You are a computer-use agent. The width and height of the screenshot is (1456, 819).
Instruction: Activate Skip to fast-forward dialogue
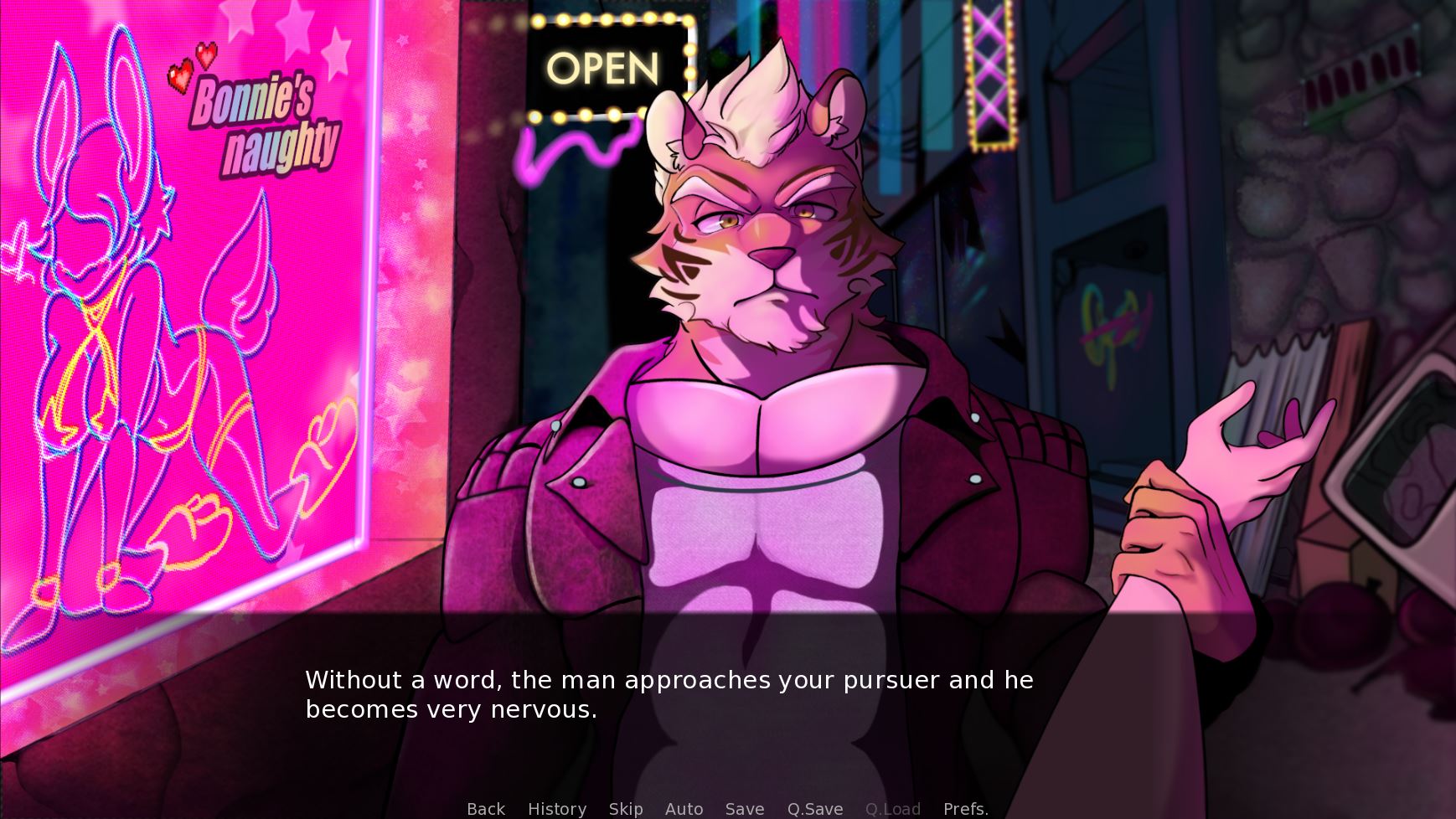(626, 809)
